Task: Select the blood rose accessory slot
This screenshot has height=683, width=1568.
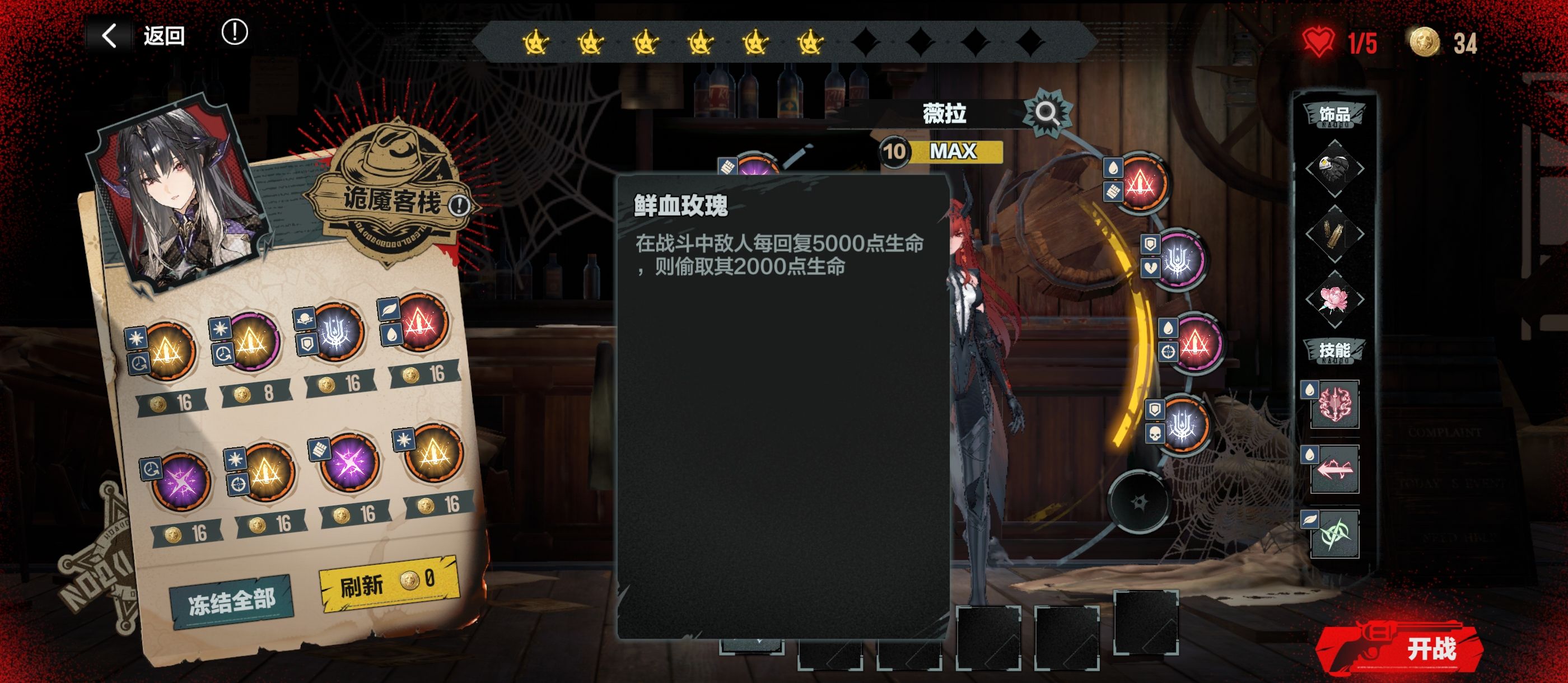Action: tap(1334, 300)
